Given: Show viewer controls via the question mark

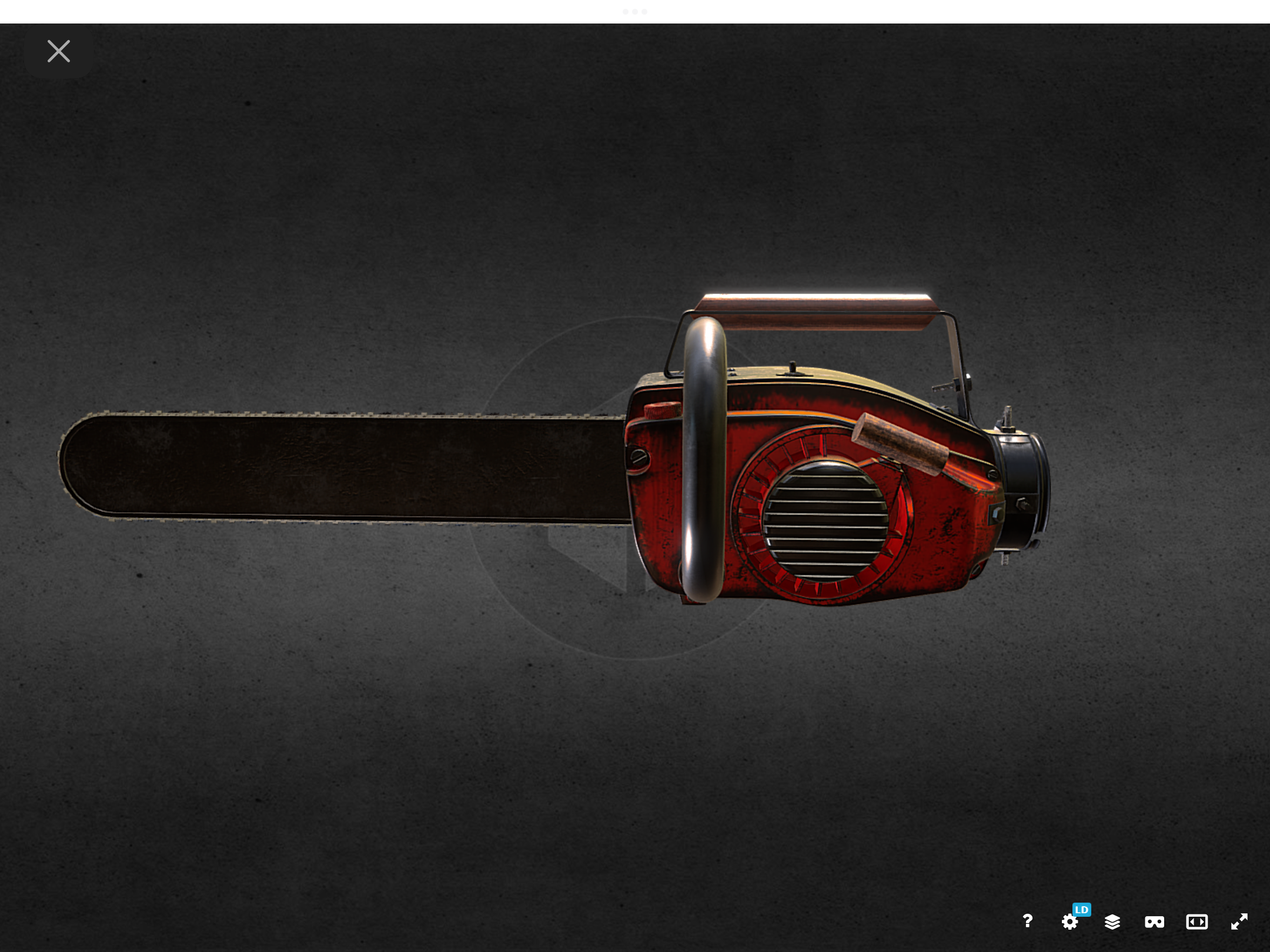Looking at the screenshot, I should click(1028, 921).
